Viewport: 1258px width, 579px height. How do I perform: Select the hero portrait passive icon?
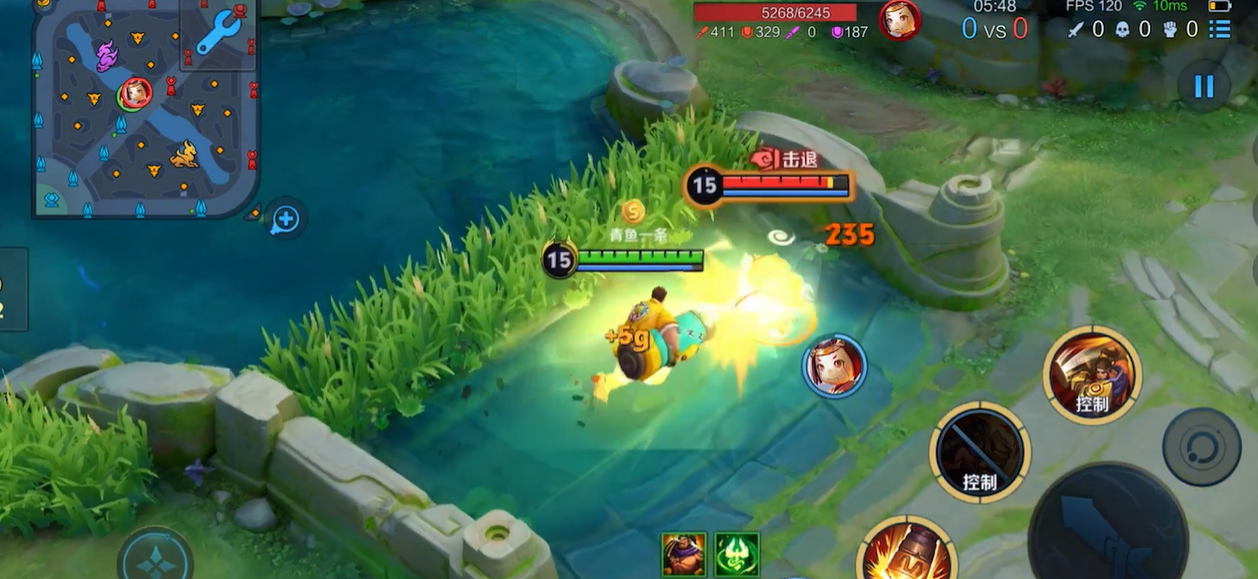[x=684, y=554]
